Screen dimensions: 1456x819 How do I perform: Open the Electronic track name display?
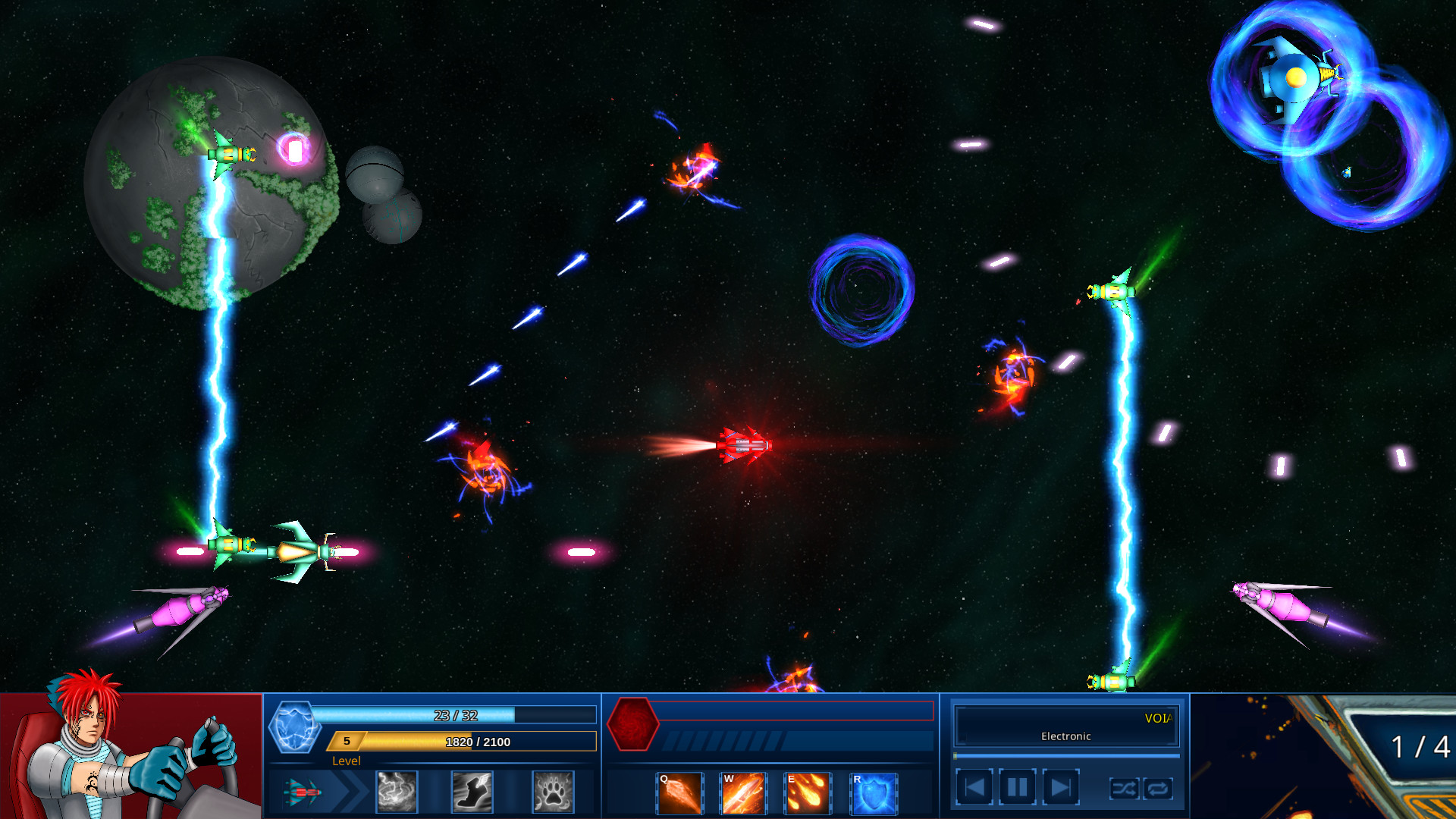tap(1065, 735)
